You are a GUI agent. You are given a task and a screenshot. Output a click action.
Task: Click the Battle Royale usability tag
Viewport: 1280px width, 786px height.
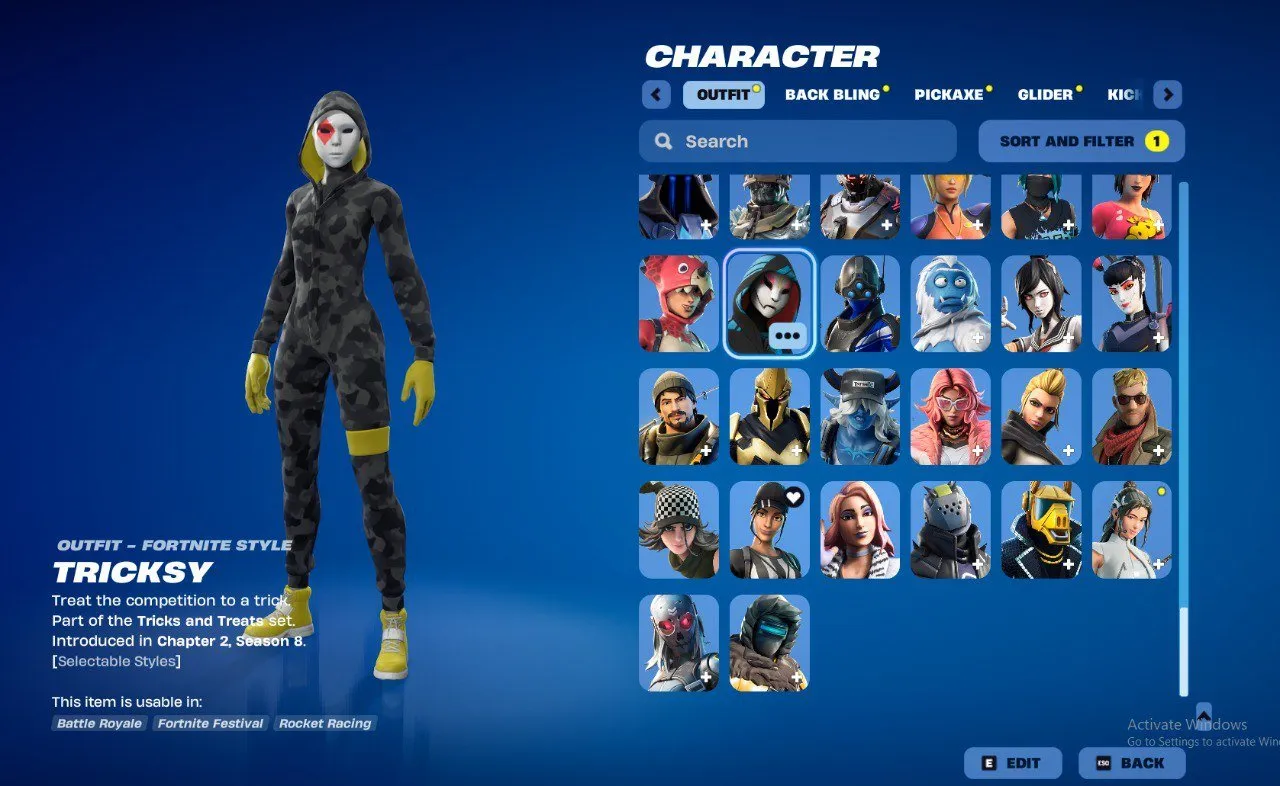coord(98,723)
